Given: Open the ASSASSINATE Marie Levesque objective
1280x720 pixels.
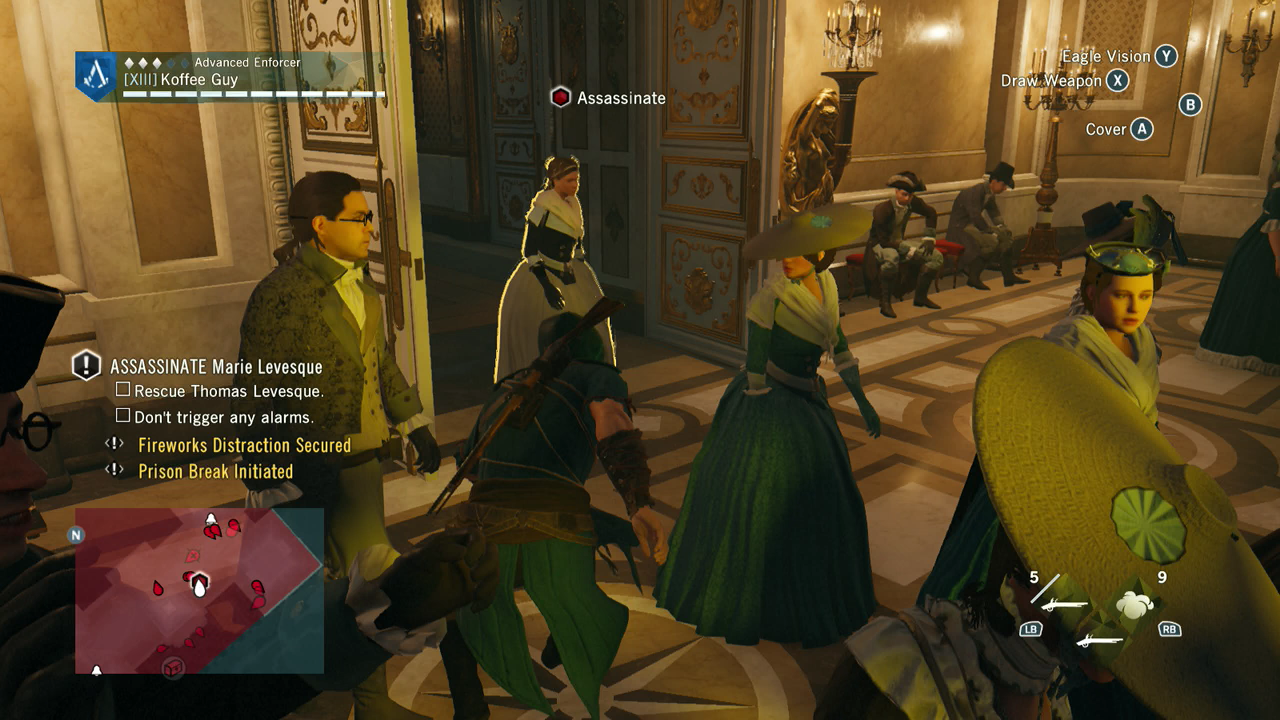Looking at the screenshot, I should coord(216,366).
